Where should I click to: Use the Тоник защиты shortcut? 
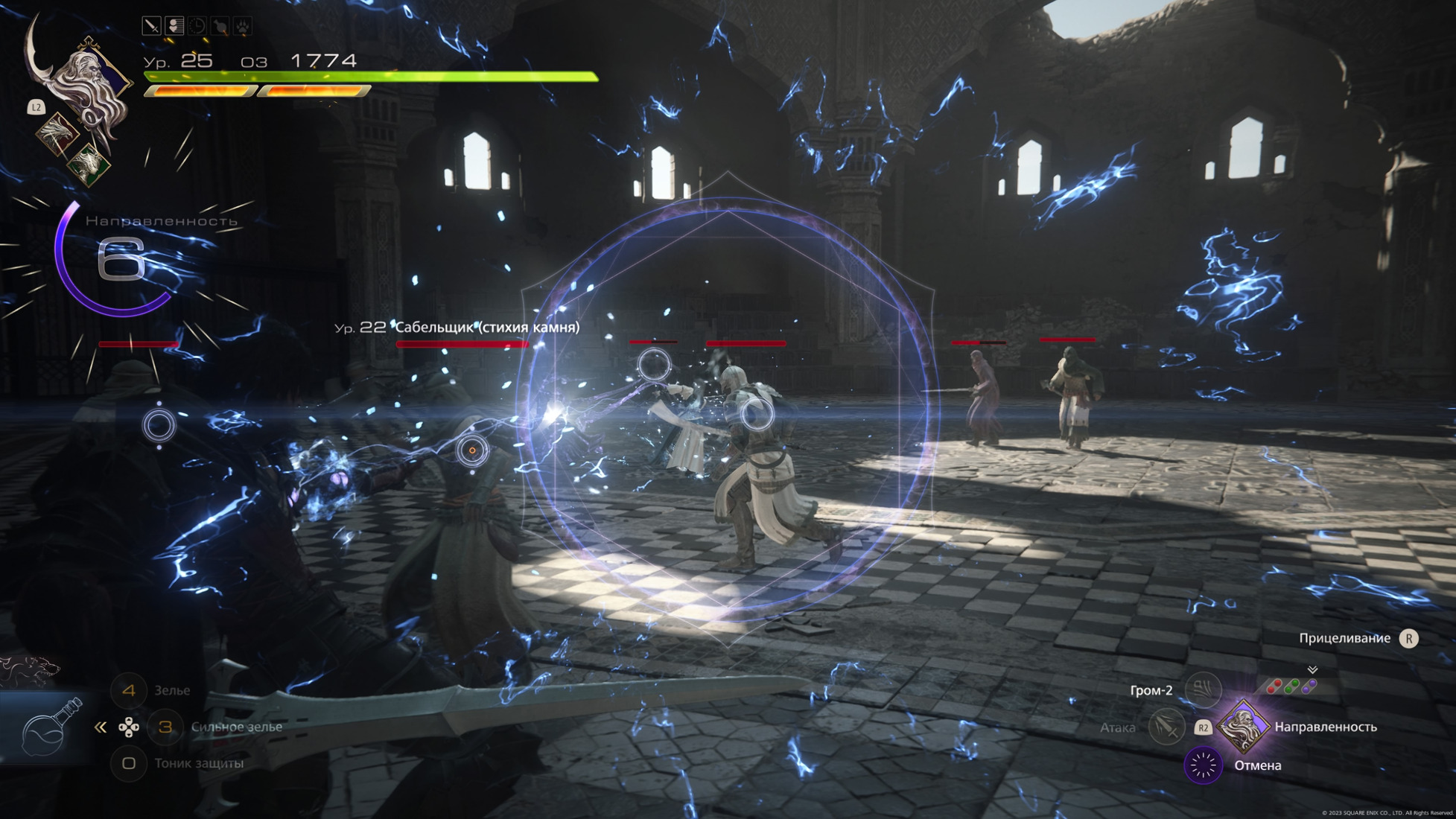(x=129, y=763)
